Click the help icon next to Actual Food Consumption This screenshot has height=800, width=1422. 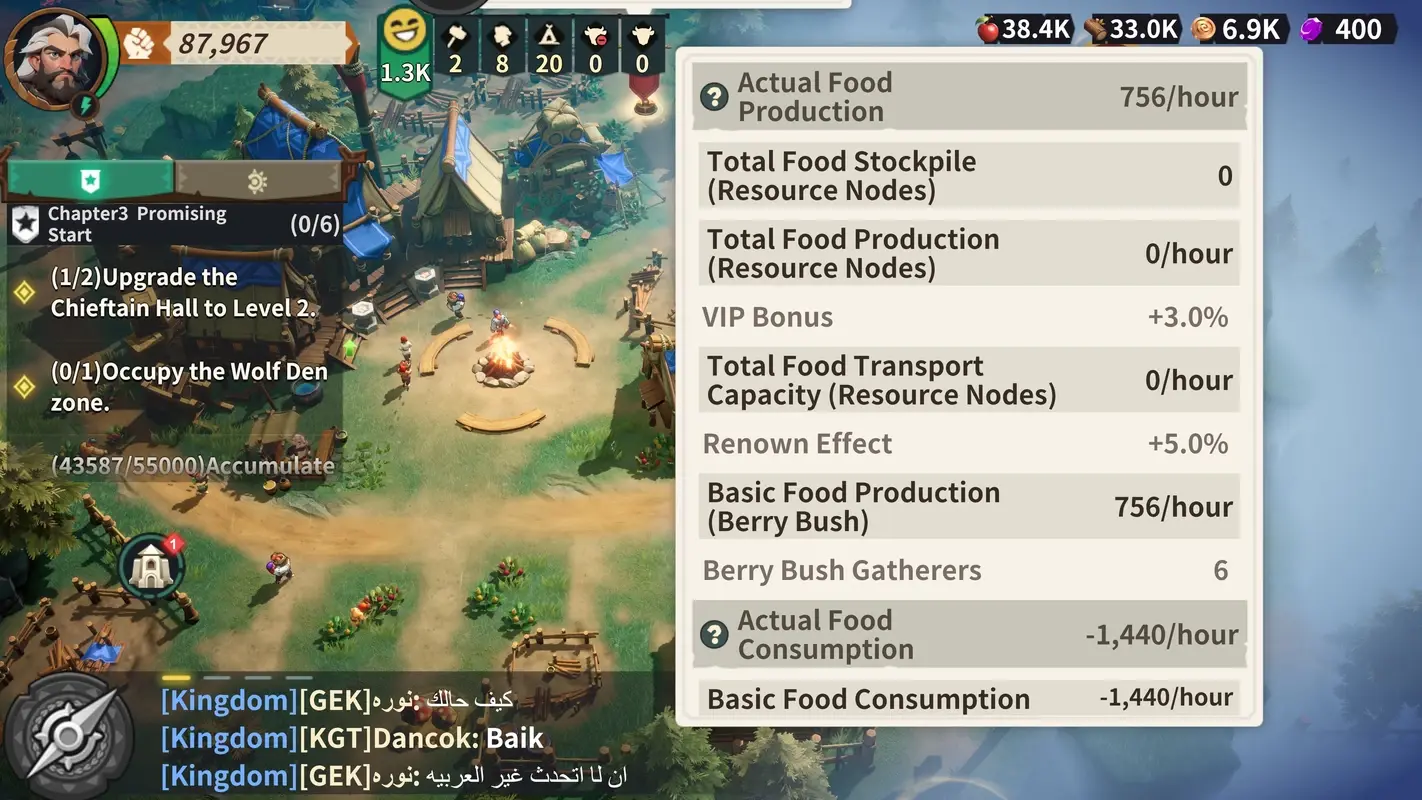pyautogui.click(x=714, y=634)
